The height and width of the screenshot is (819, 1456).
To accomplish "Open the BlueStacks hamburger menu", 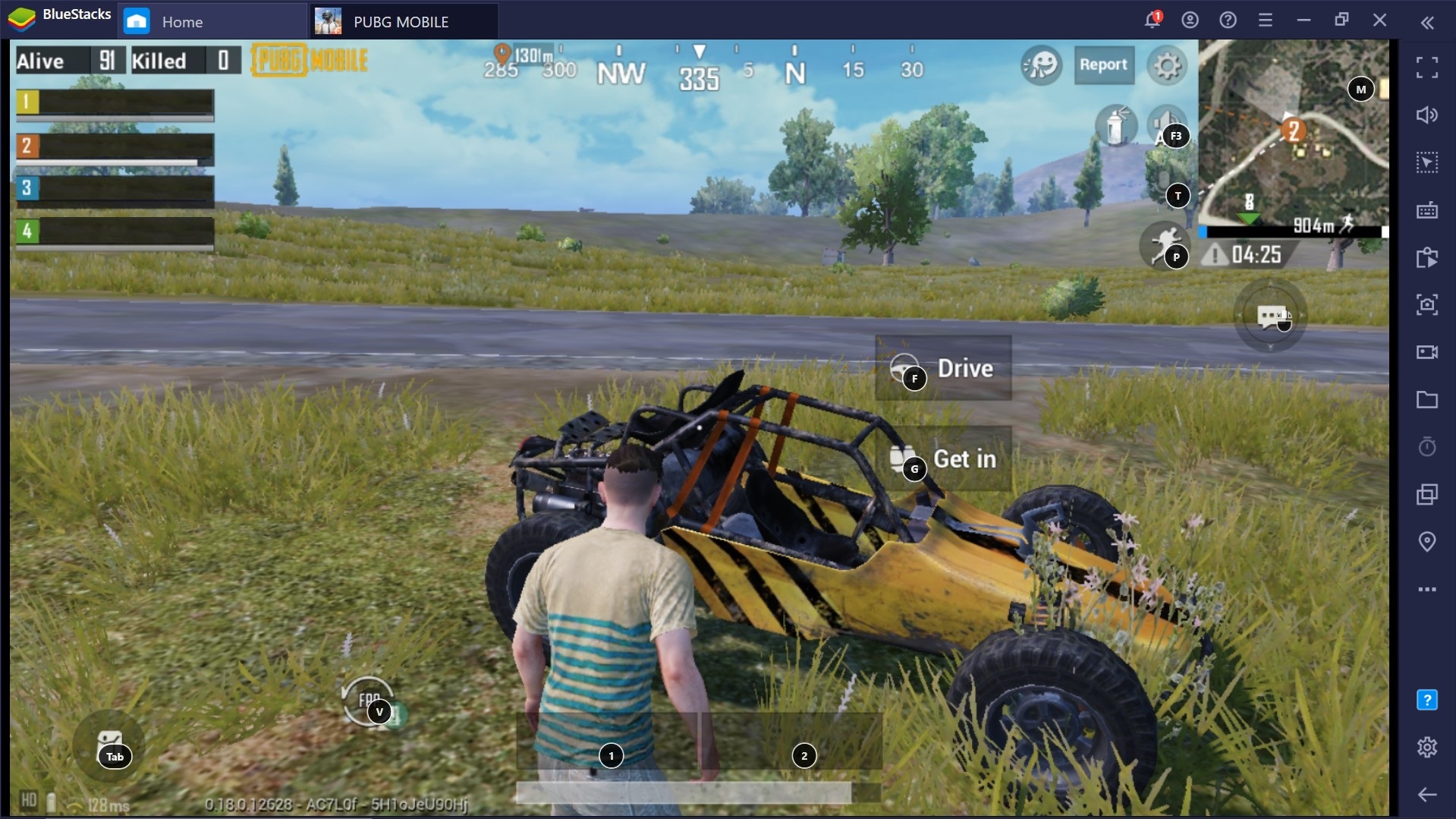I will tap(1266, 20).
